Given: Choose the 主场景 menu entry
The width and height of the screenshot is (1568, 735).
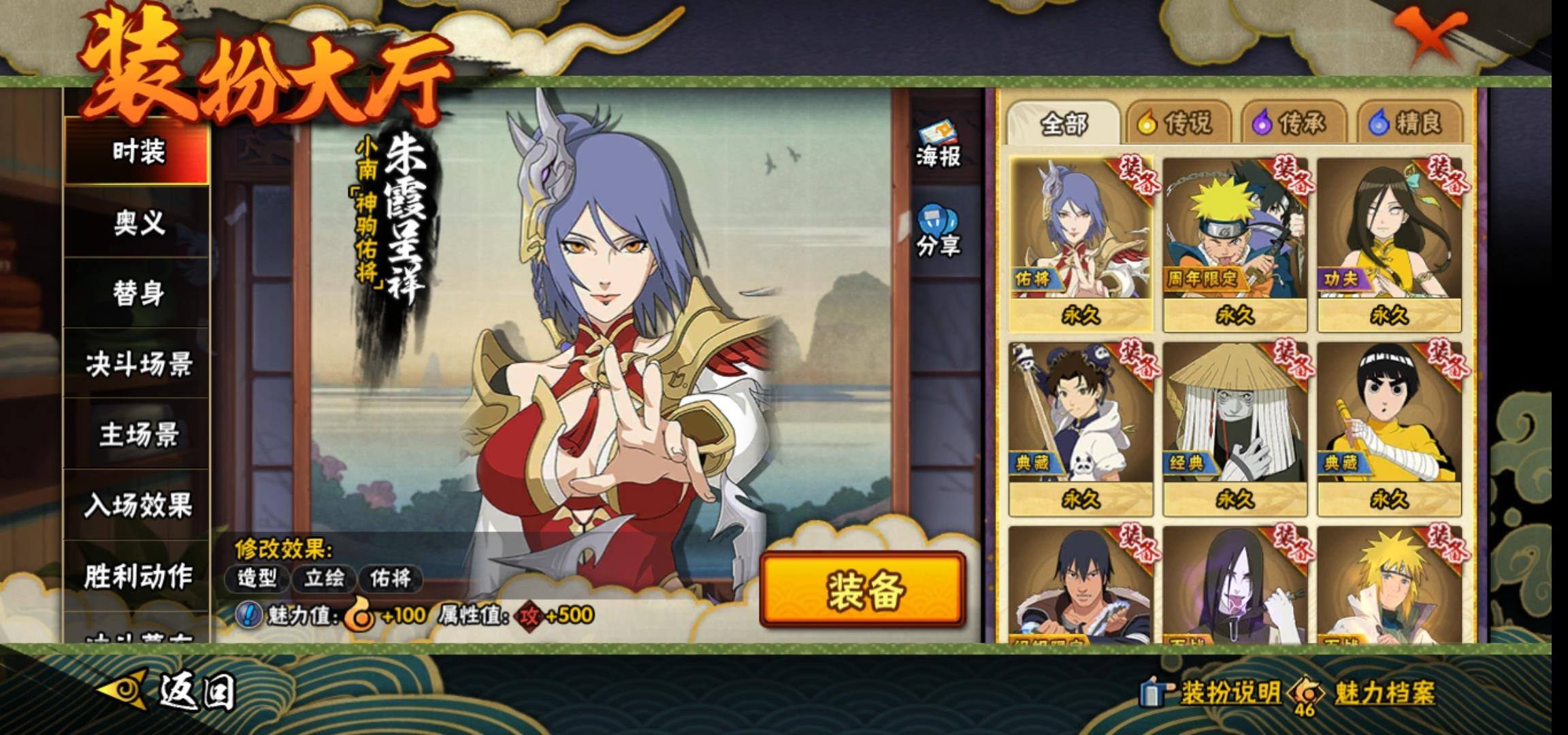Looking at the screenshot, I should (x=137, y=435).
